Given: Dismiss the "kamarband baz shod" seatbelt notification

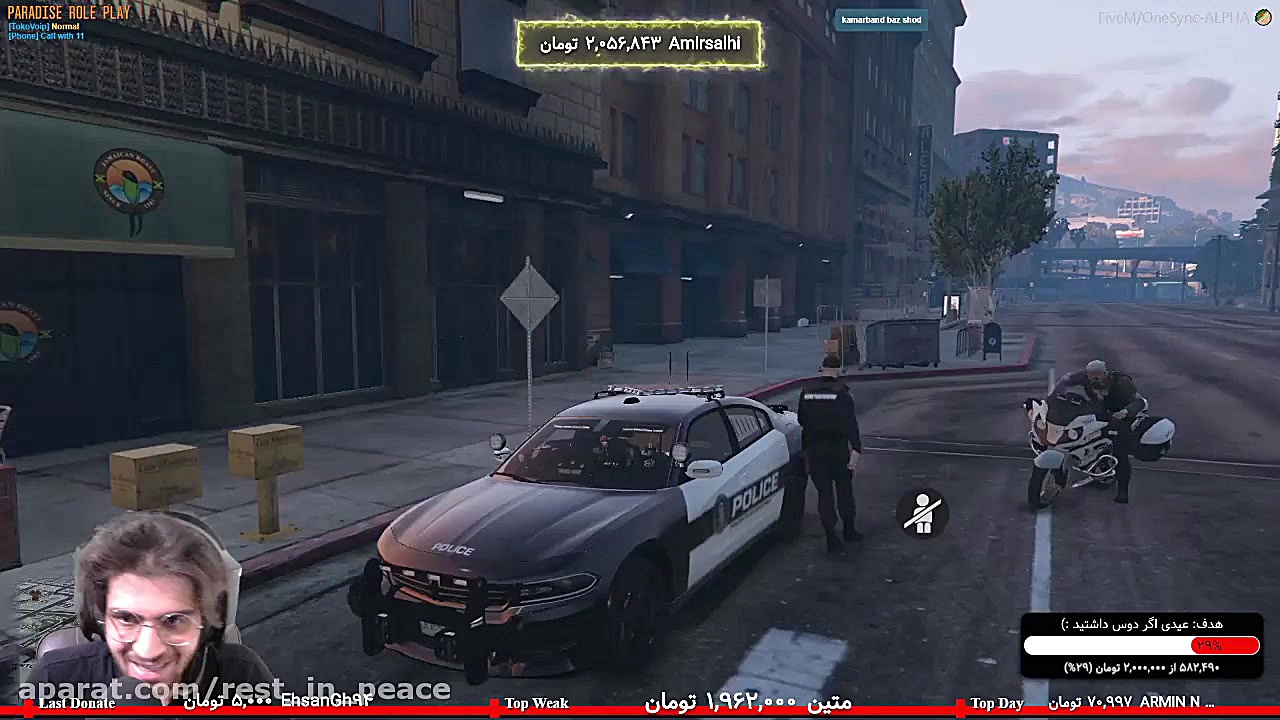Looking at the screenshot, I should pyautogui.click(x=880, y=20).
